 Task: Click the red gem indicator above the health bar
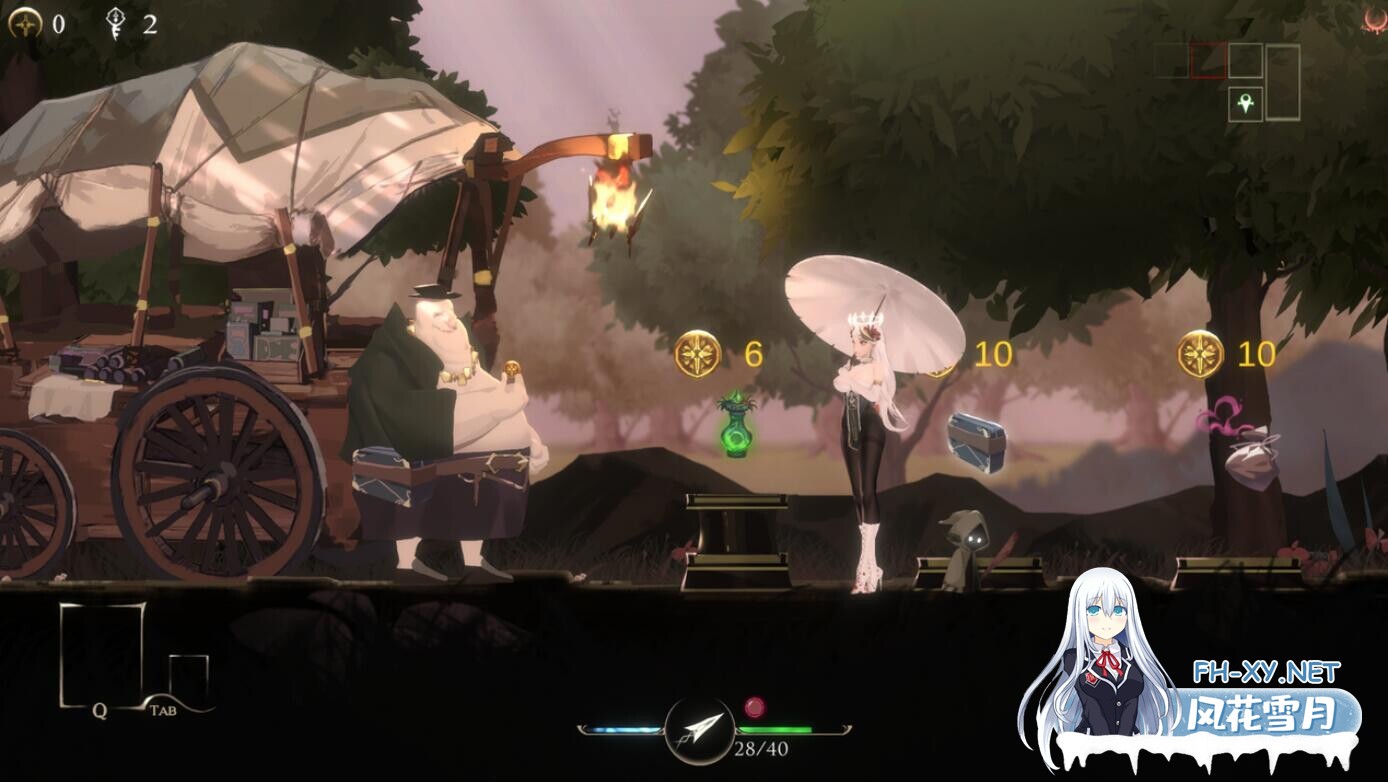(754, 707)
